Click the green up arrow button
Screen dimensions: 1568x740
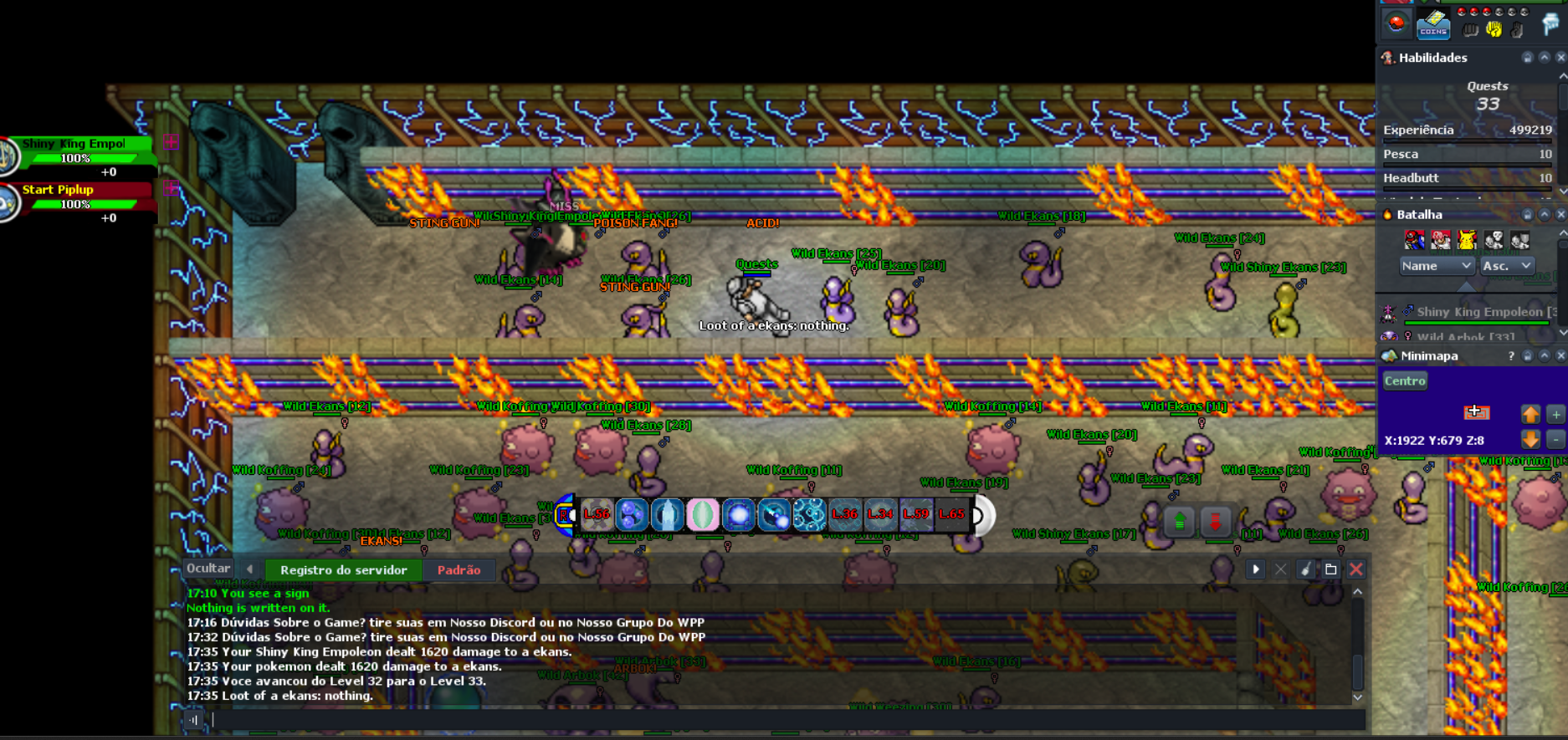click(x=1180, y=522)
